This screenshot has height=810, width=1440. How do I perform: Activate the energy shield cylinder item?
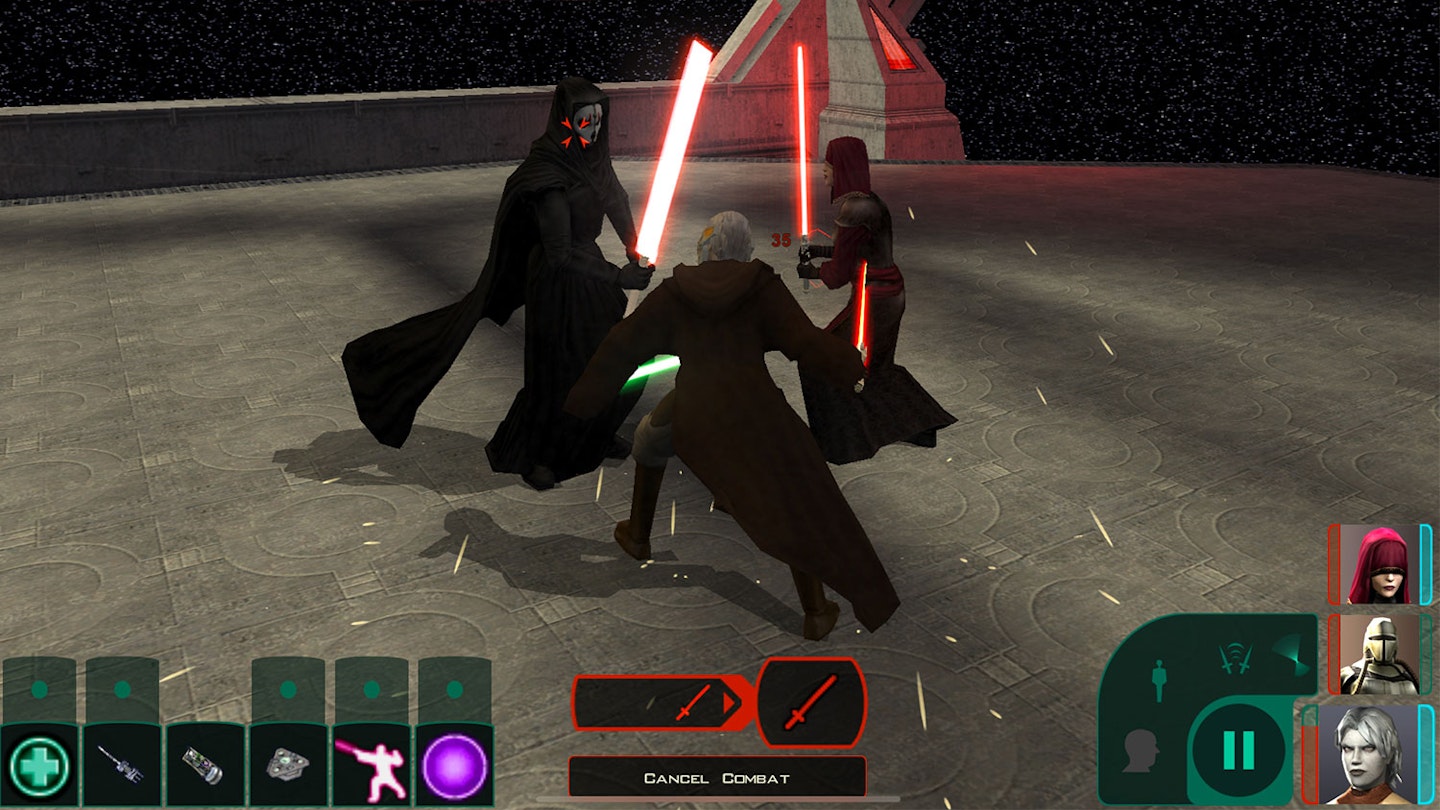click(x=205, y=765)
